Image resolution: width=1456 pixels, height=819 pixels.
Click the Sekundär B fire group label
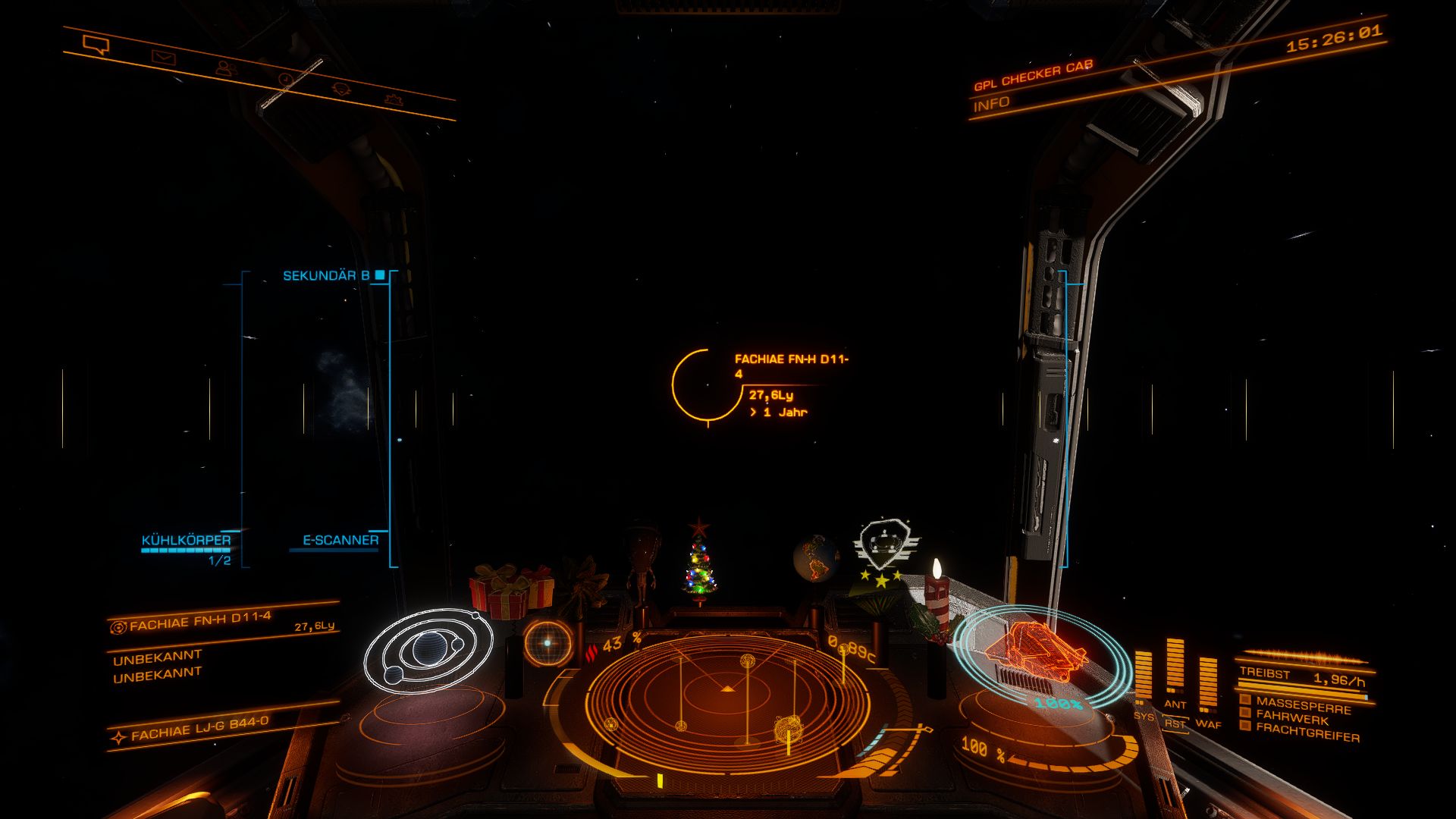[x=326, y=276]
